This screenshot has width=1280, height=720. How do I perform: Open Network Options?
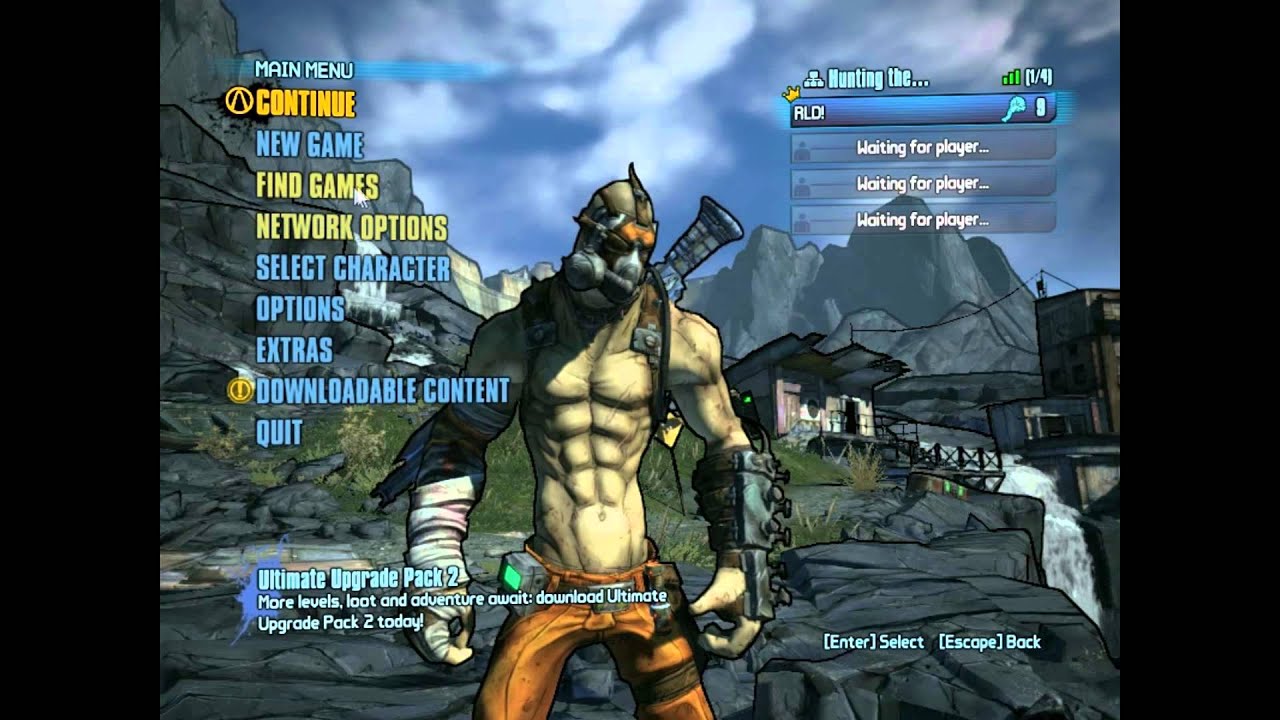pos(351,227)
